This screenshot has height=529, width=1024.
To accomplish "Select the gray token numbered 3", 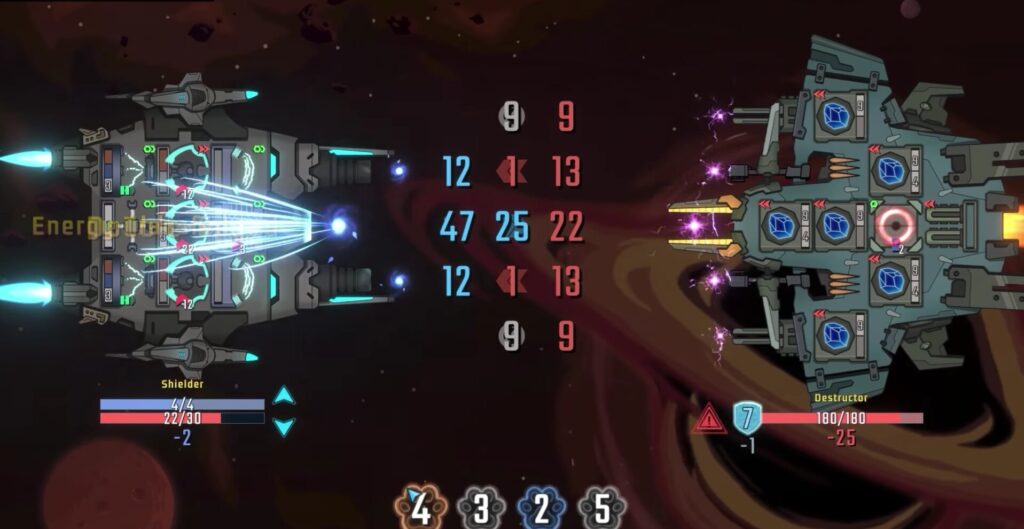I will pyautogui.click(x=481, y=509).
